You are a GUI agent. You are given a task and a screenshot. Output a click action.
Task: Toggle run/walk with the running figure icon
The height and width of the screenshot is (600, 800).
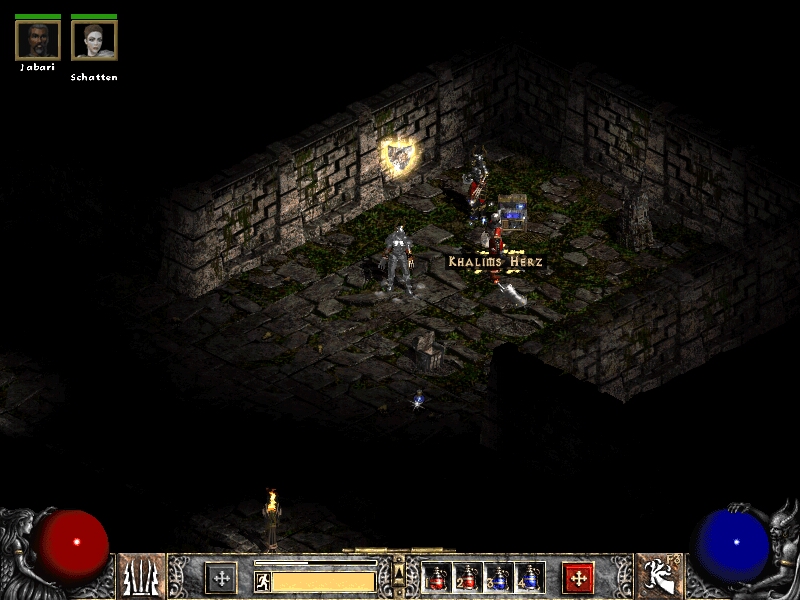263,581
